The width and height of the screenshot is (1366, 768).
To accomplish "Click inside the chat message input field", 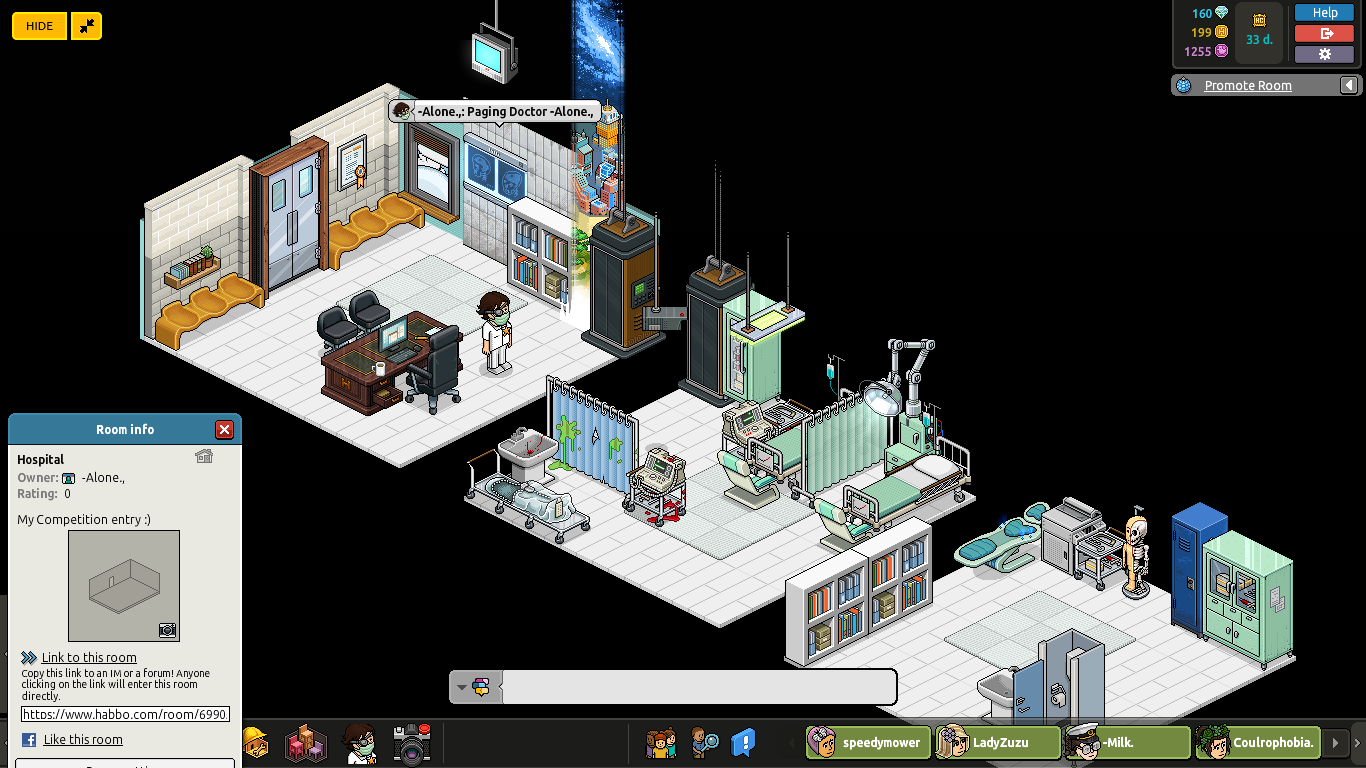I will tap(700, 687).
